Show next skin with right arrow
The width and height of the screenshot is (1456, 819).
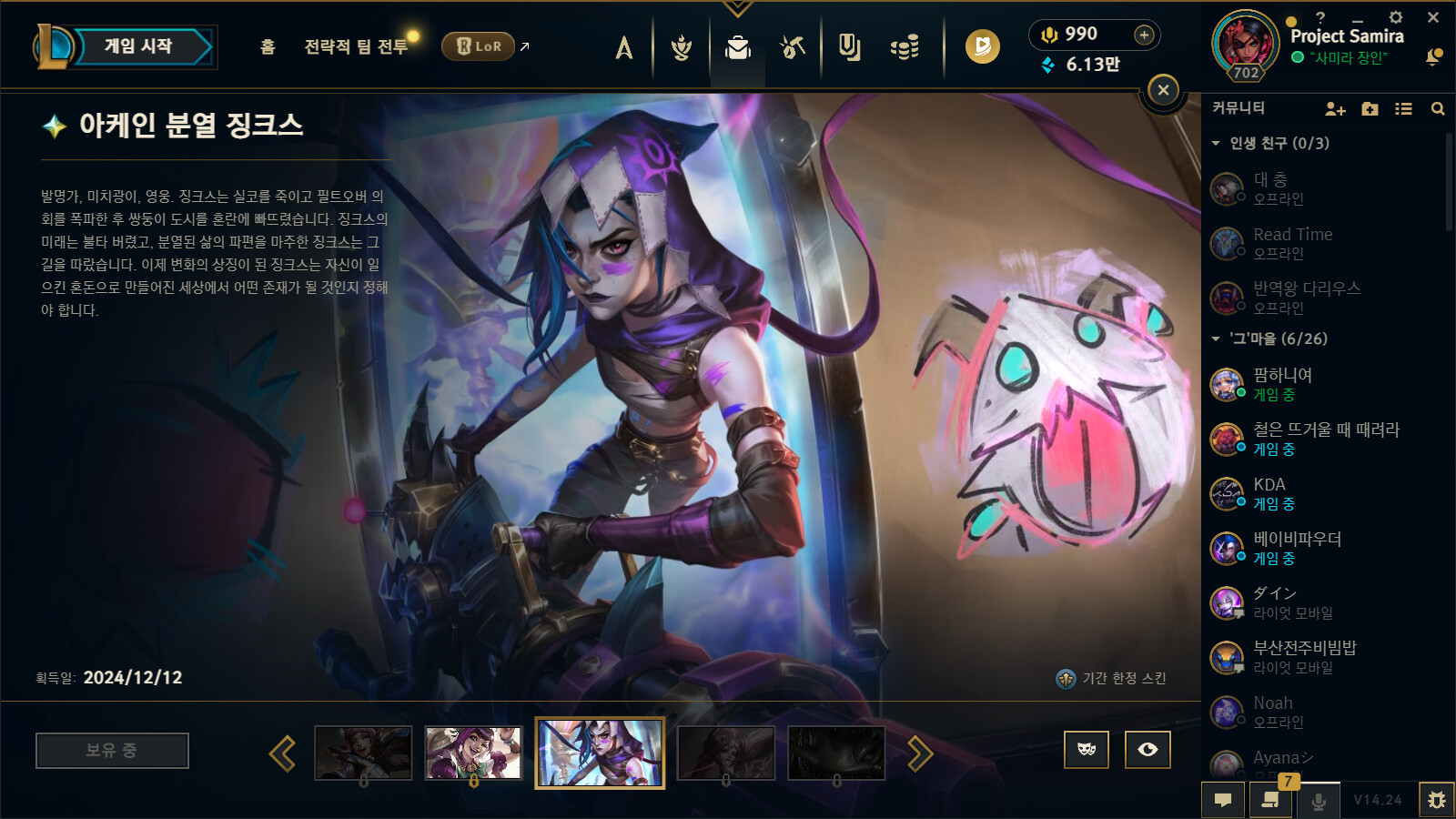(x=920, y=753)
